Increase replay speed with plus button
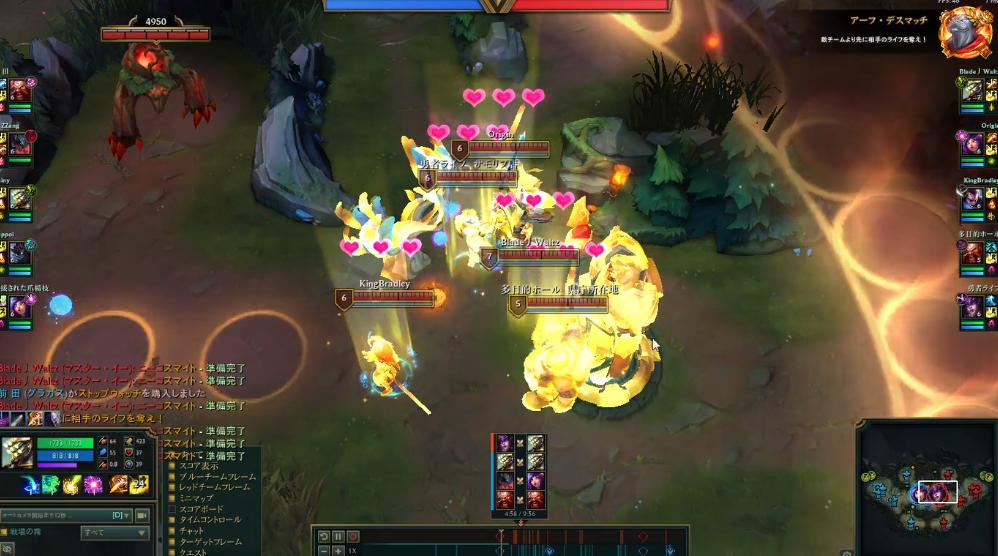The width and height of the screenshot is (998, 556). coord(338,551)
